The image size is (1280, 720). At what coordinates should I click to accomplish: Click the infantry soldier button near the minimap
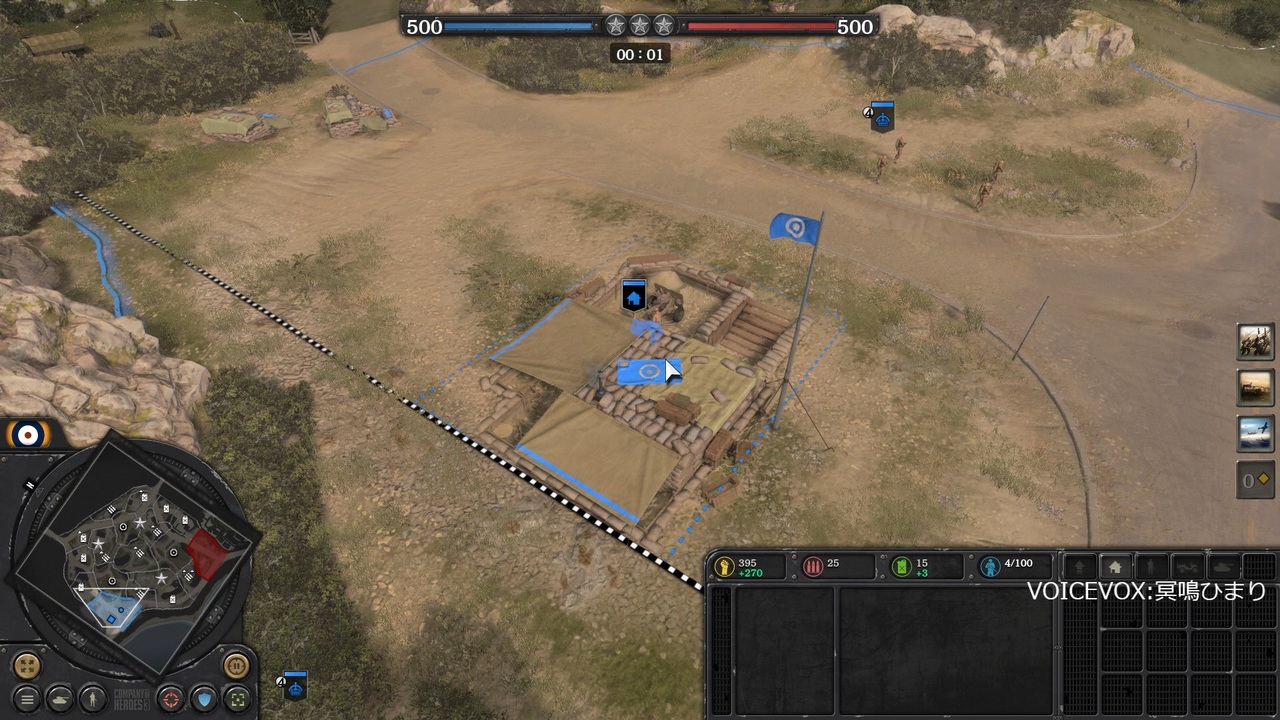coord(93,700)
